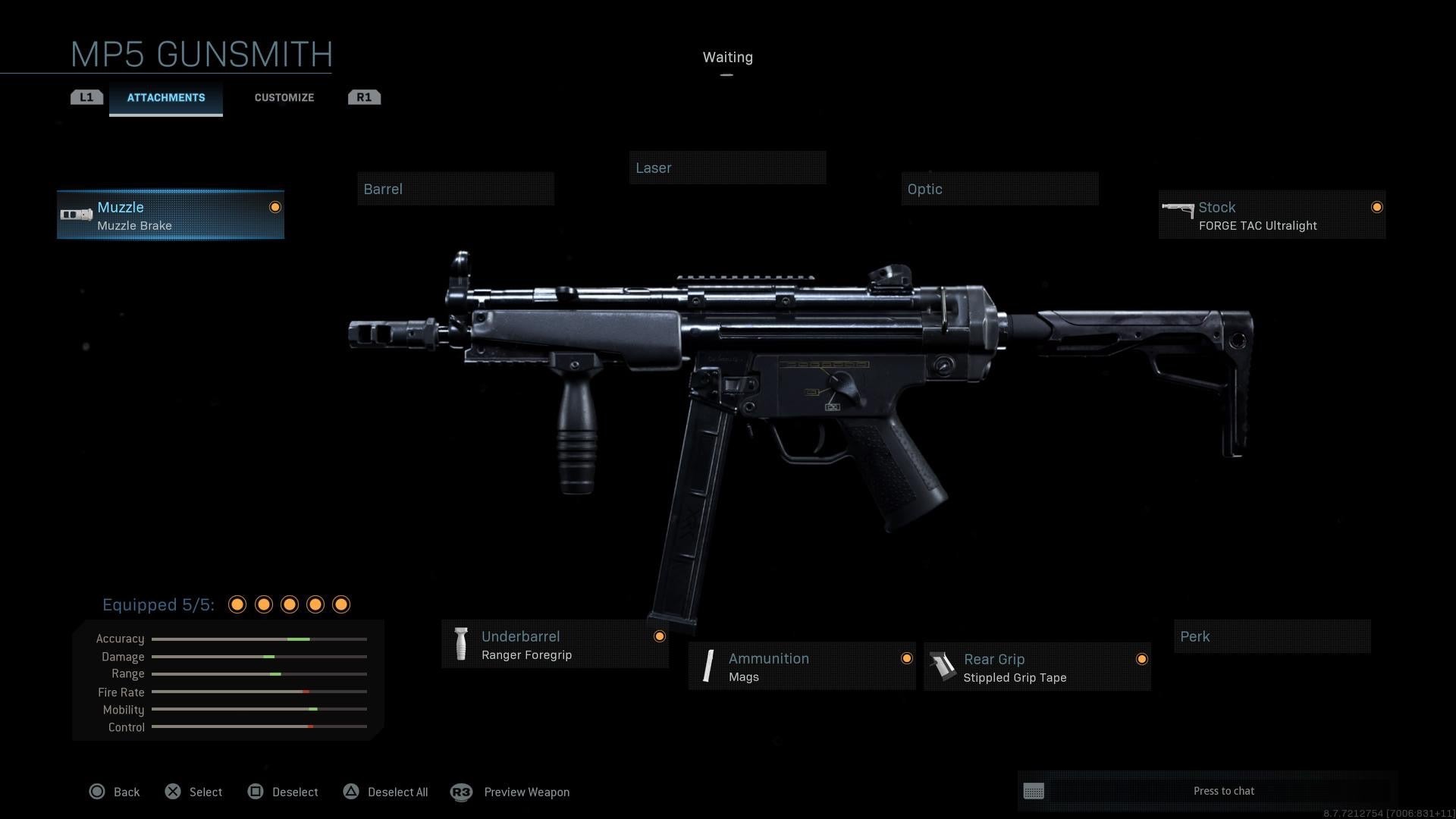Click the R1 shoulder button icon

[x=364, y=96]
